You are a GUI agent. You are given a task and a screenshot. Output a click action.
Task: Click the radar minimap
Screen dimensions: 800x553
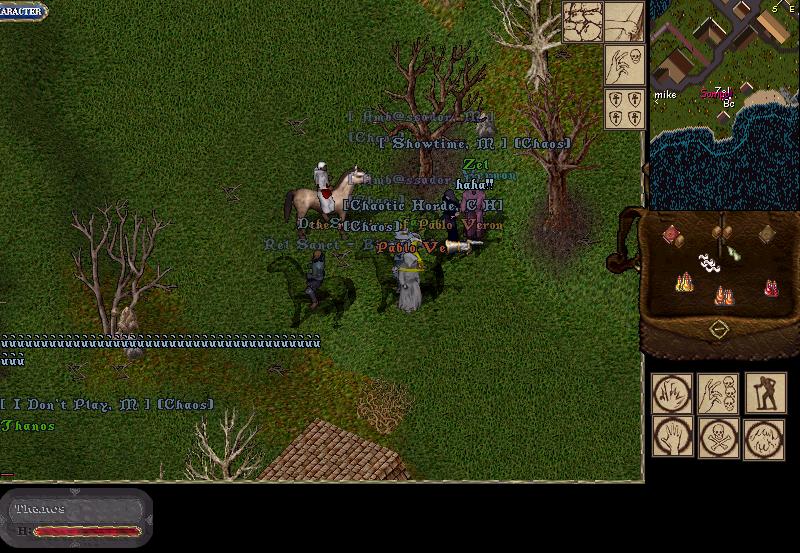724,92
